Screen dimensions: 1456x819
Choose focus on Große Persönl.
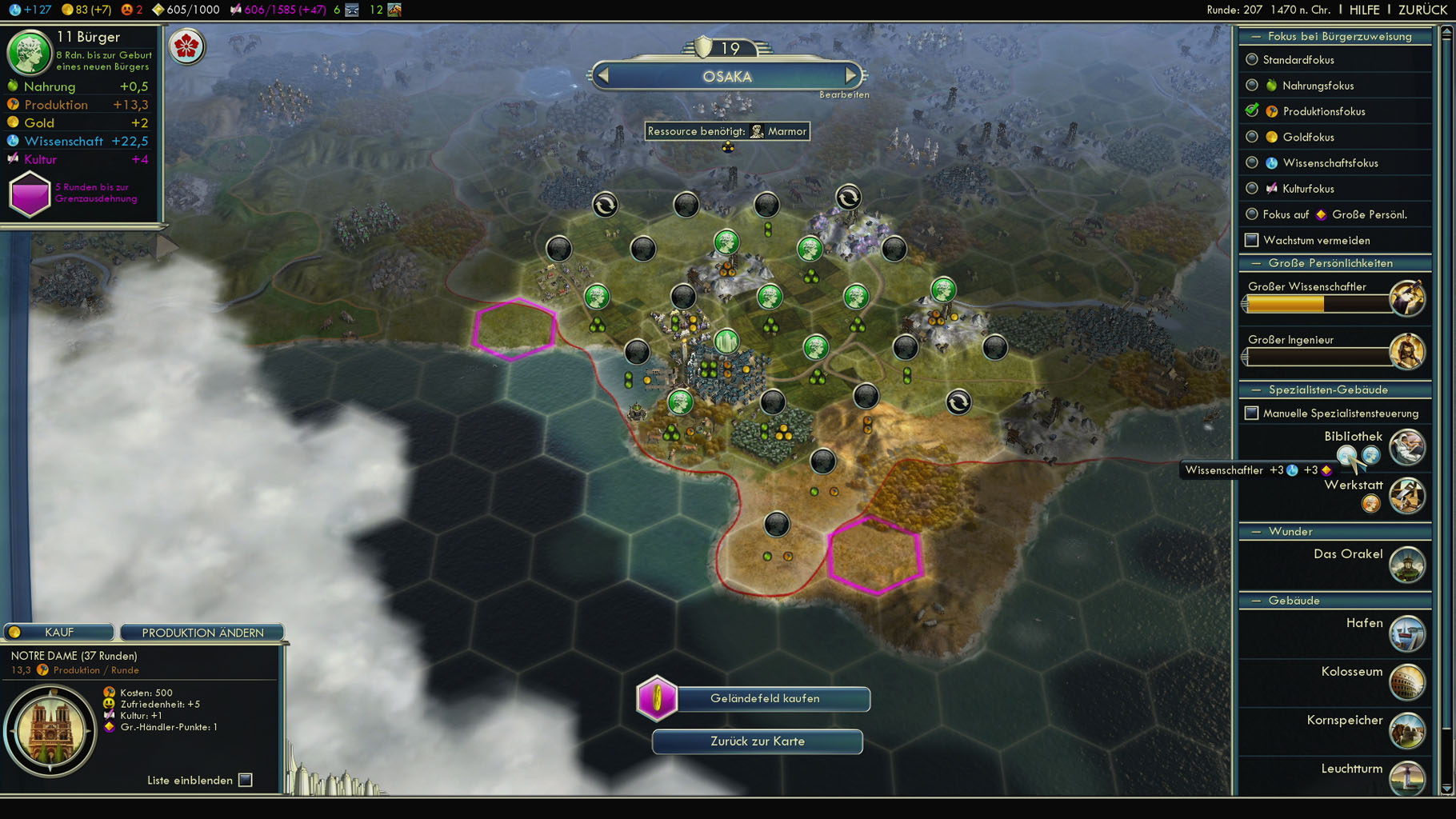[x=1252, y=214]
